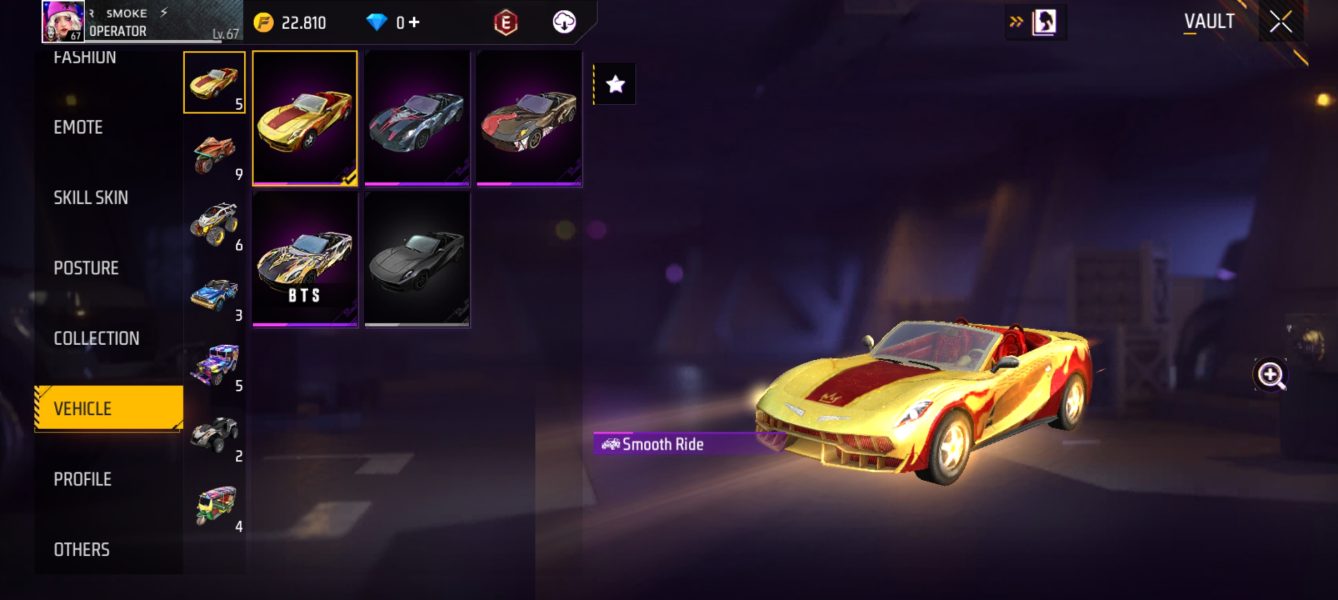Show the motorcycle vehicle skins
Screen dimensions: 1338x600
(x=214, y=154)
